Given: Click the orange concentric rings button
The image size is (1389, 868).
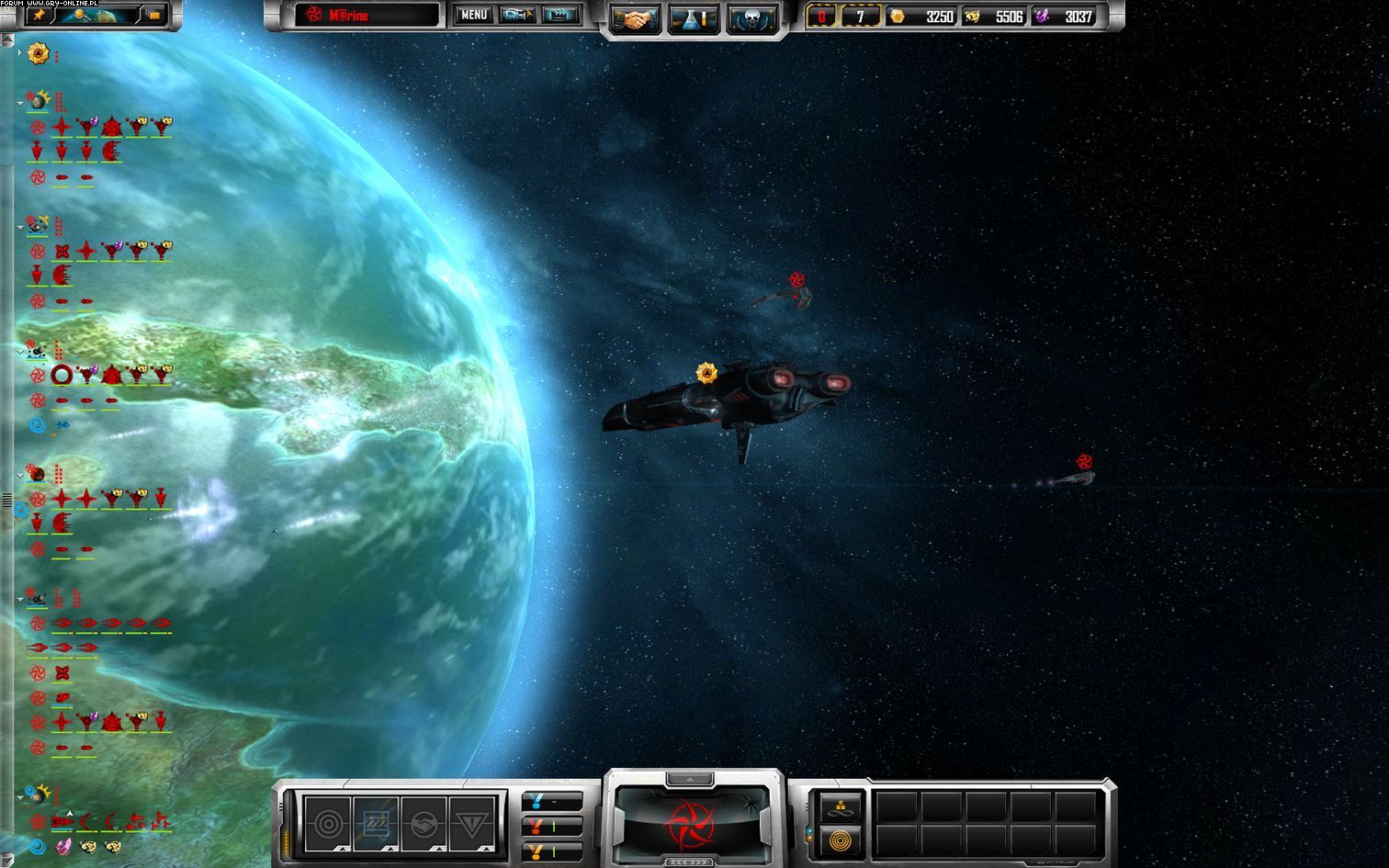Looking at the screenshot, I should [841, 839].
